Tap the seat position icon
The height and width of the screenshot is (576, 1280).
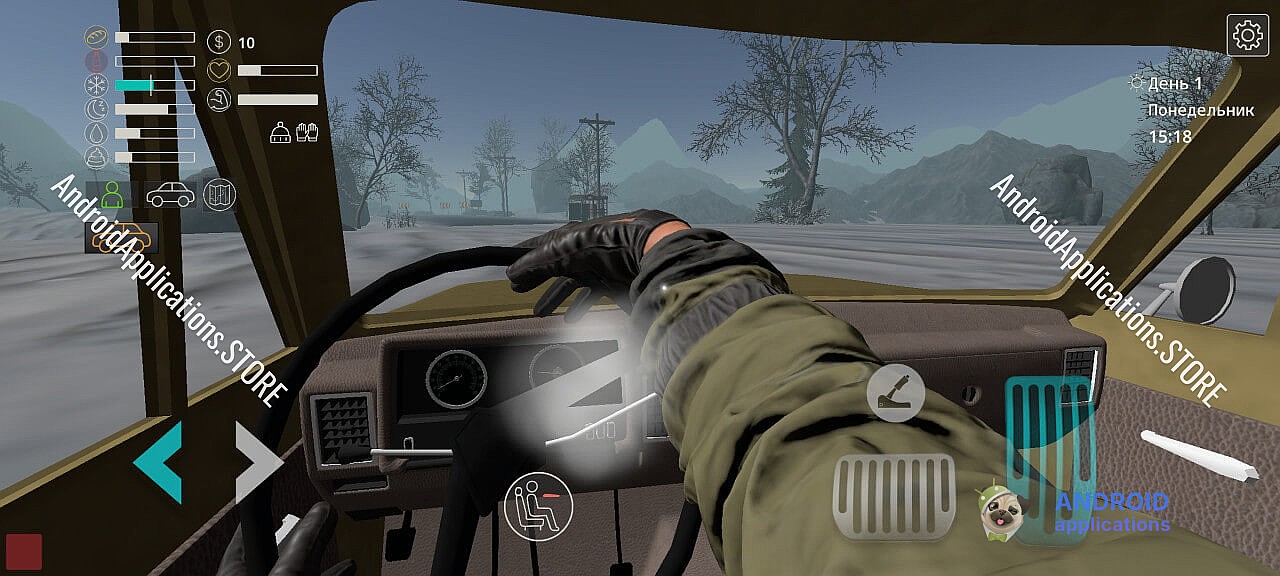pos(539,506)
